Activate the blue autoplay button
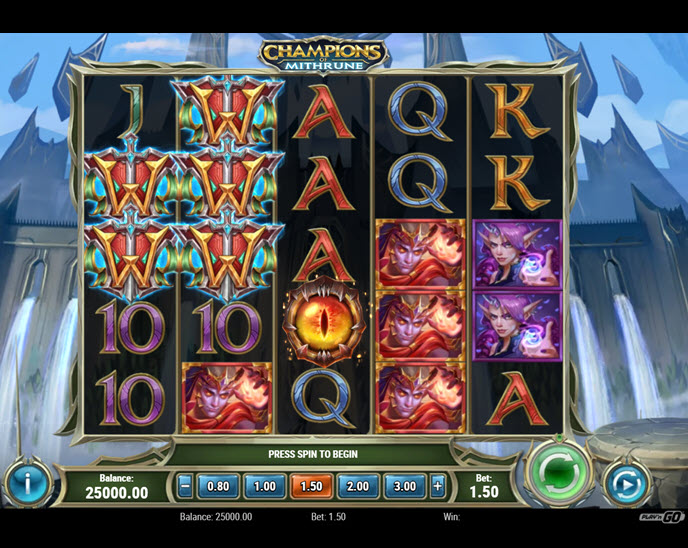Screen dimensions: 688x548 click(x=627, y=485)
